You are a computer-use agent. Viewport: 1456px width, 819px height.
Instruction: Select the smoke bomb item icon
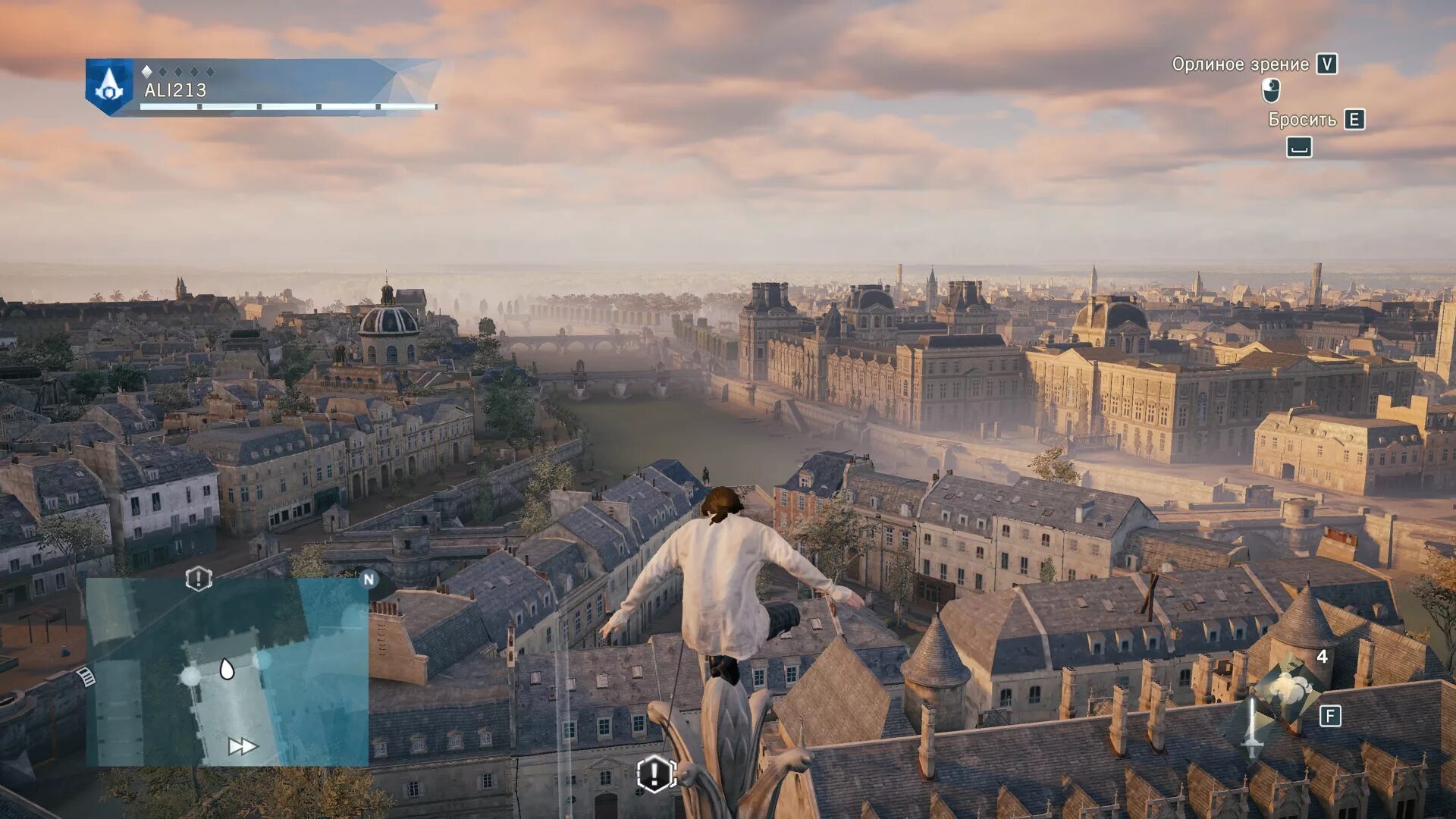[1287, 689]
